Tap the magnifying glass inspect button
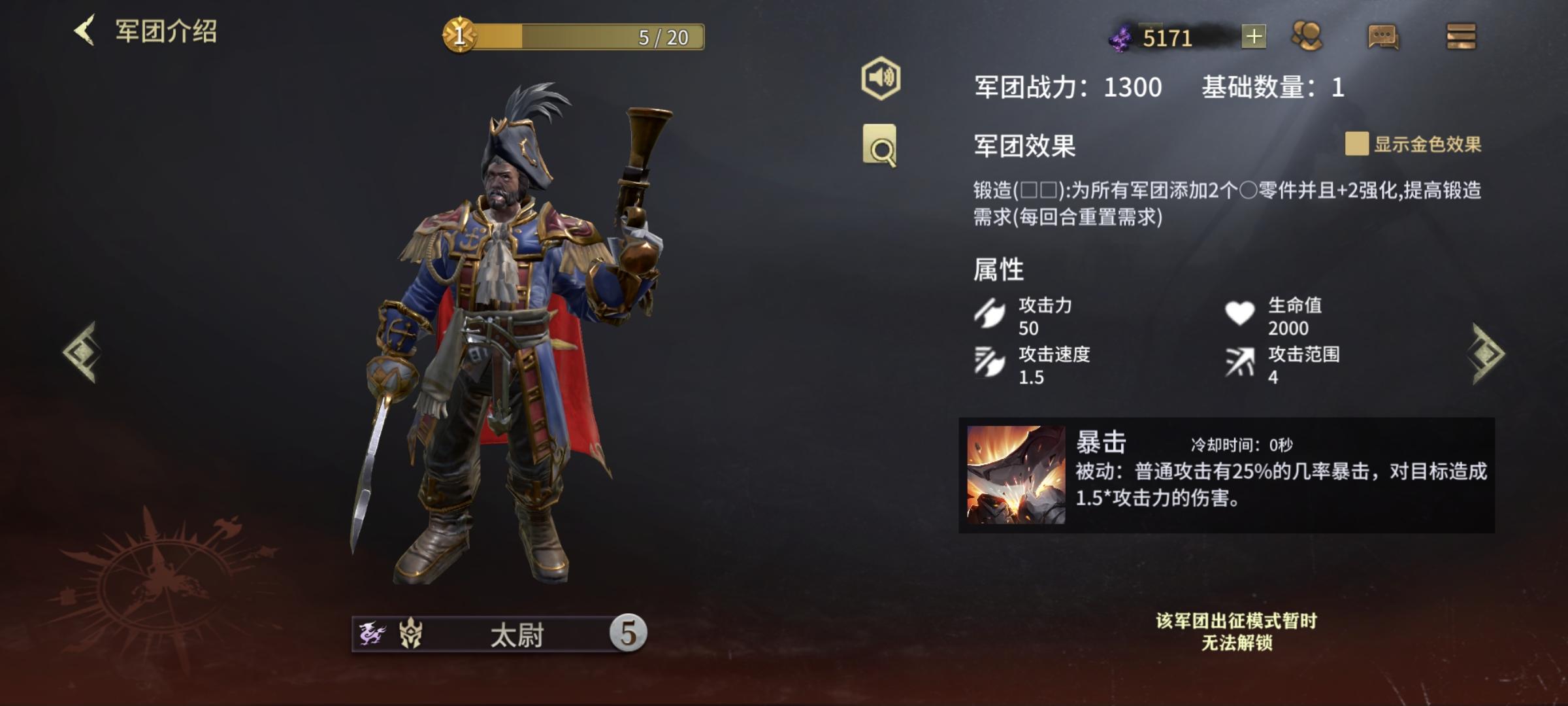Image resolution: width=1568 pixels, height=706 pixels. pyautogui.click(x=879, y=146)
